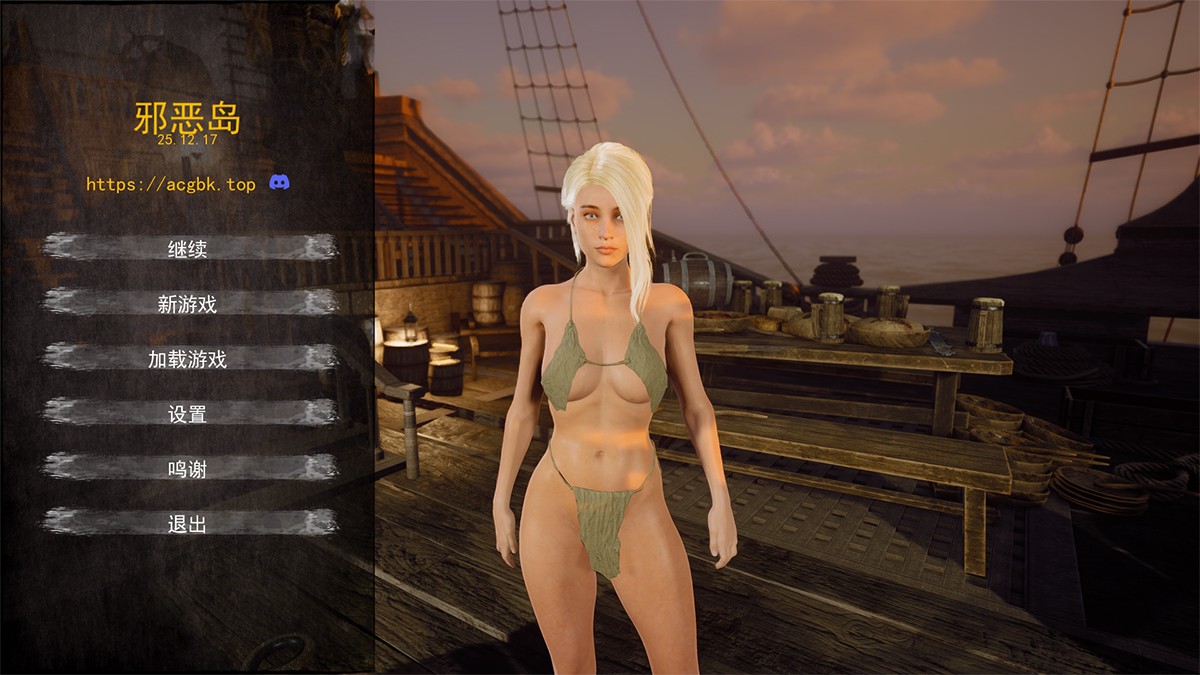This screenshot has height=675, width=1200.
Task: Open the 设置 settings menu
Action: 188,414
